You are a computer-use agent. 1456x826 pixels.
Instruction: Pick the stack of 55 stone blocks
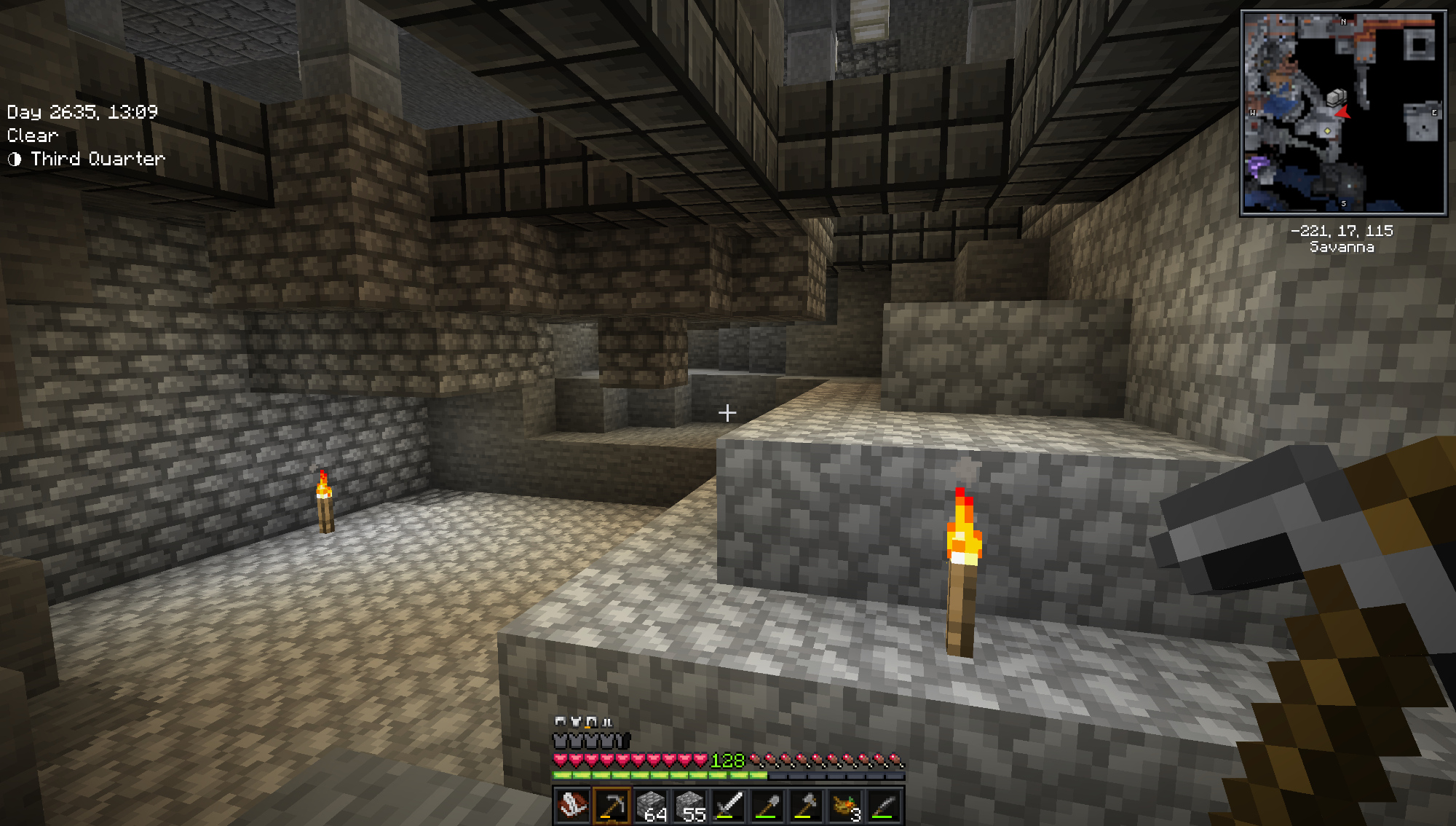click(x=690, y=806)
